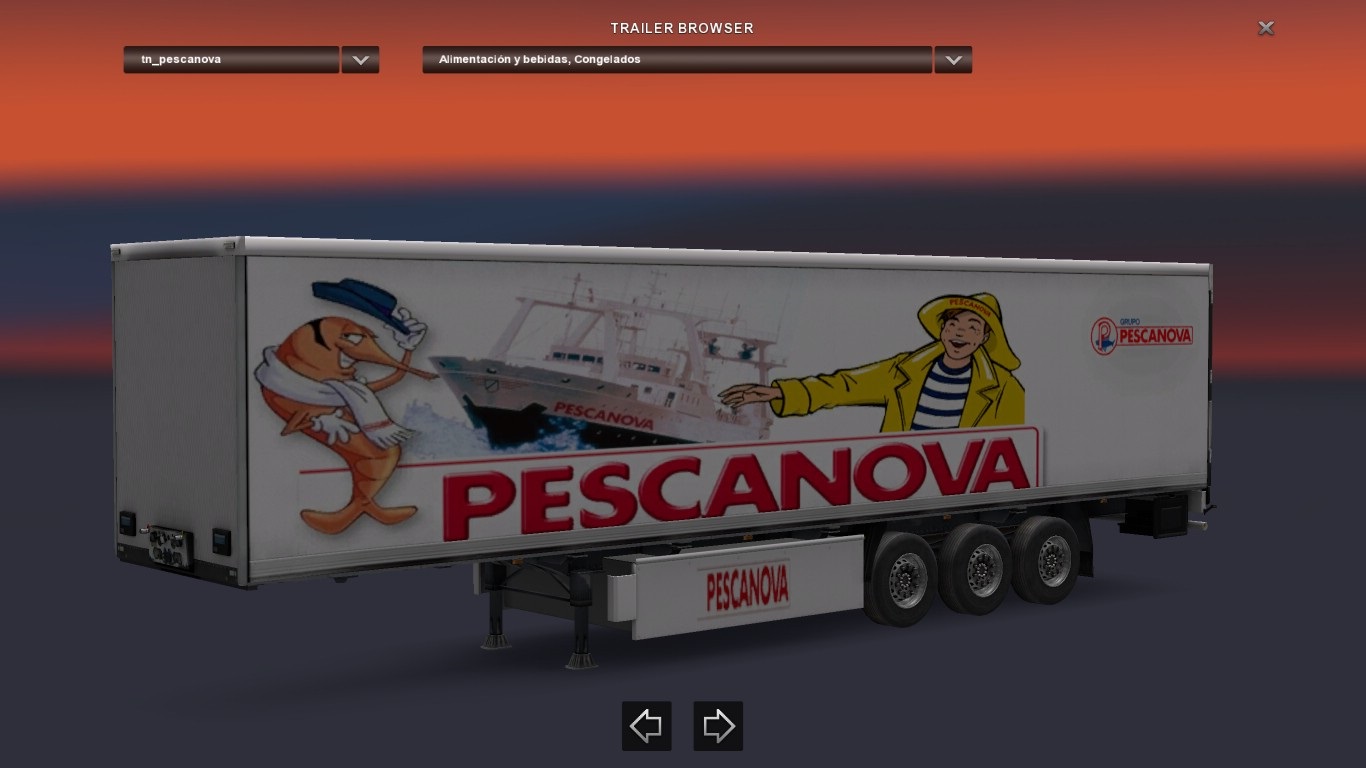Viewport: 1366px width, 768px height.
Task: Show the previous trailer with left arrow
Action: point(647,726)
